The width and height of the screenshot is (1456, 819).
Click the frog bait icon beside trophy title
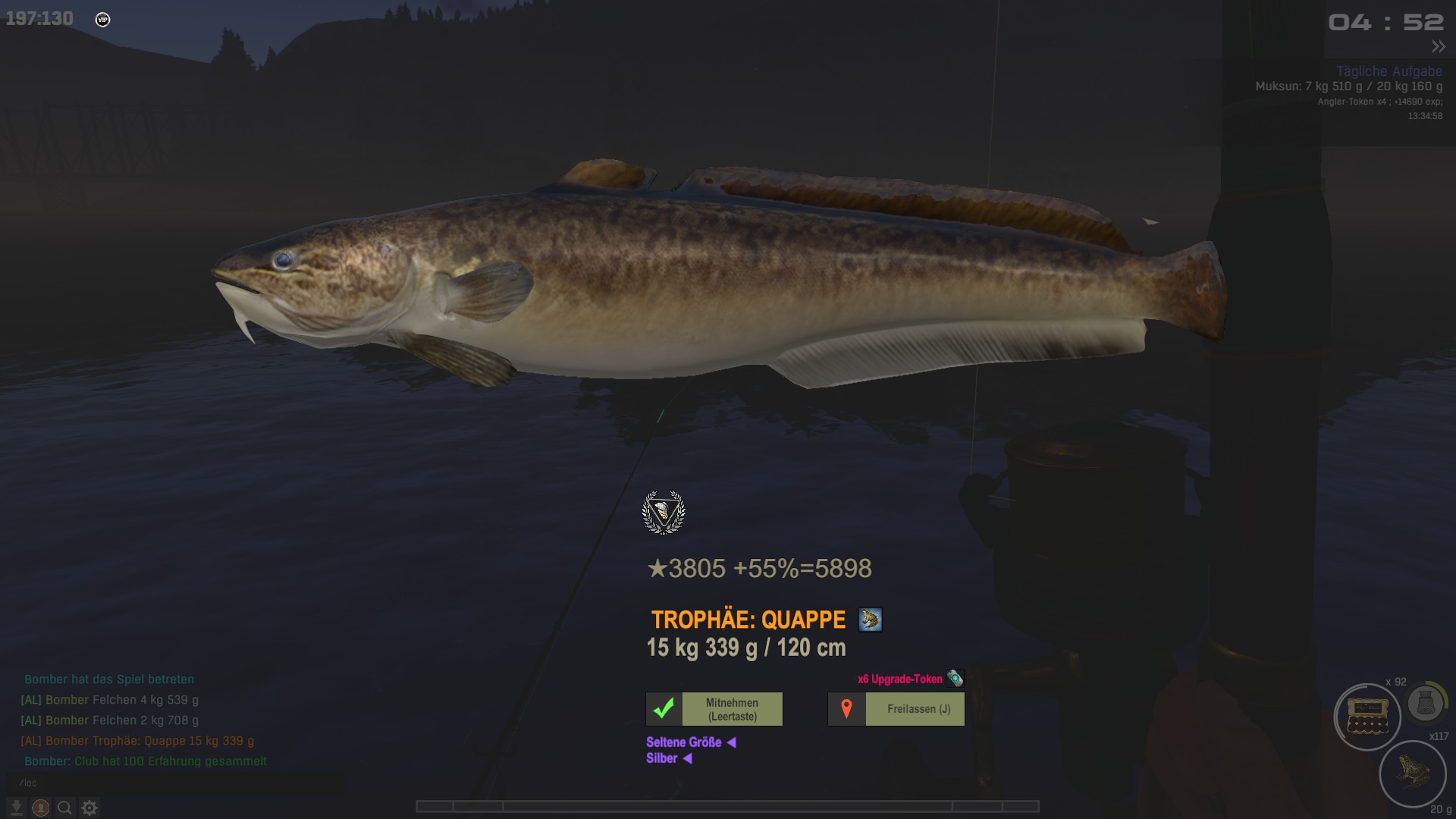[870, 620]
